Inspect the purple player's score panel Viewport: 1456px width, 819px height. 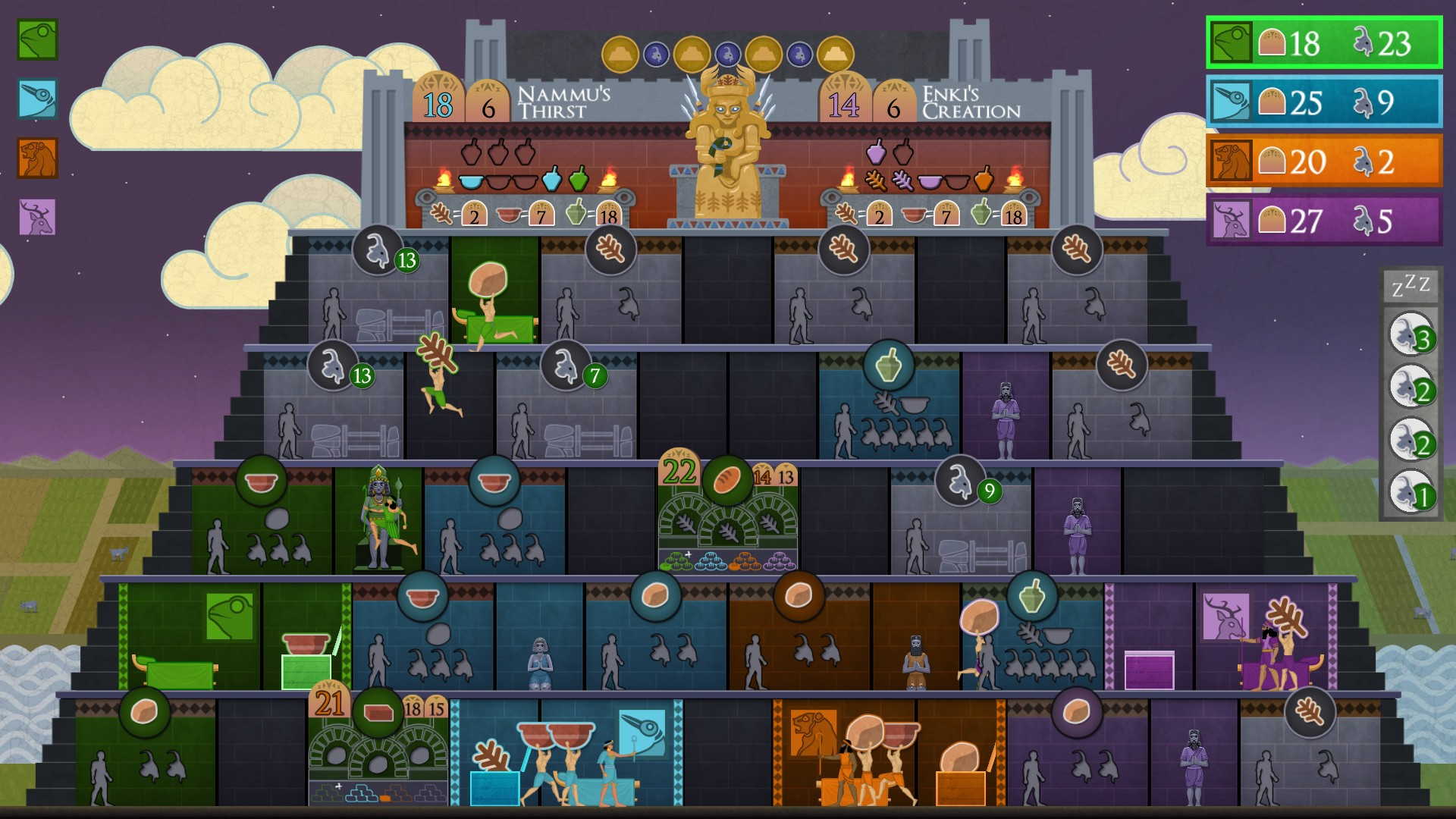click(1323, 221)
